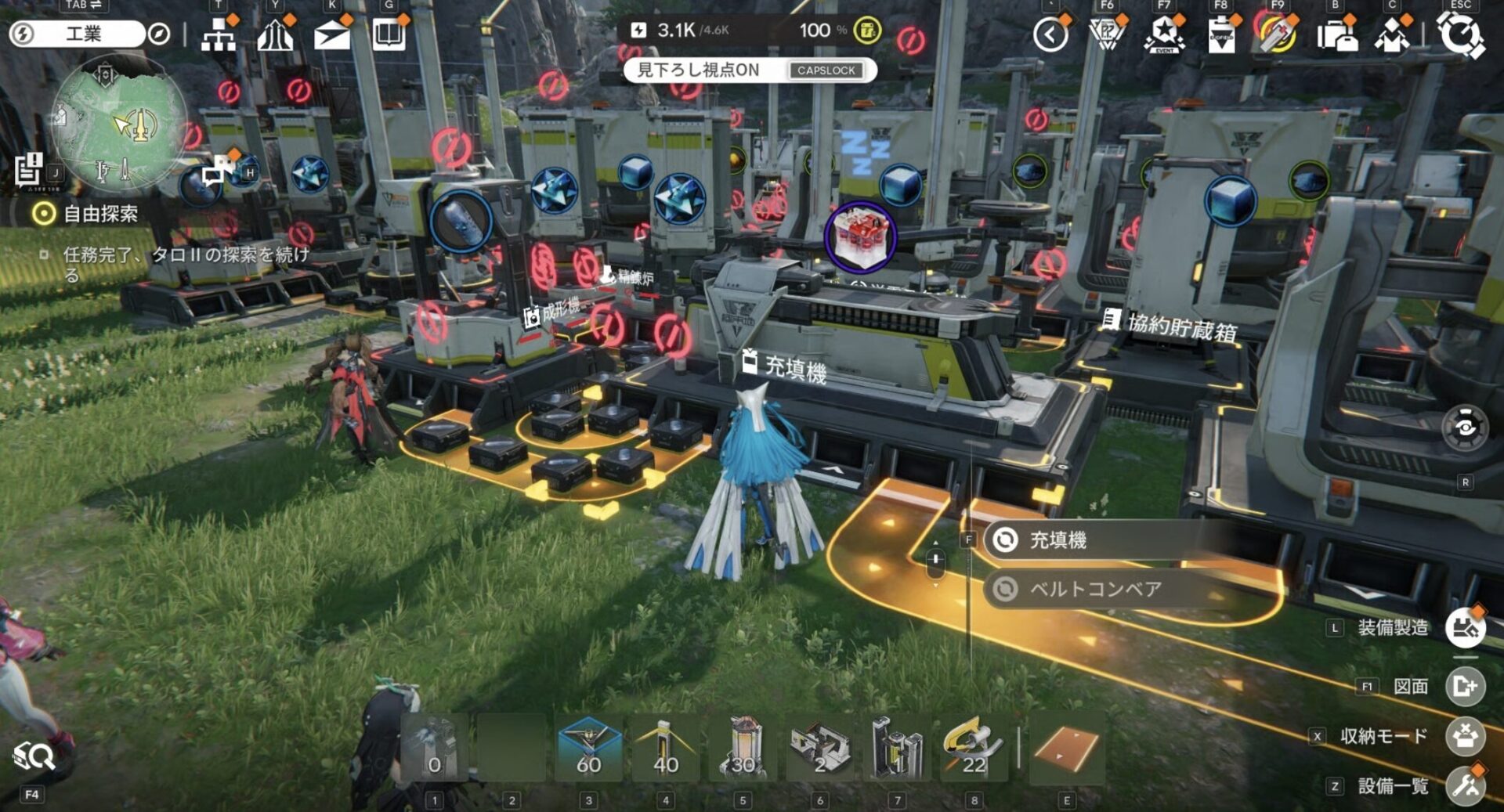Open the open-book guide icon

point(389,35)
